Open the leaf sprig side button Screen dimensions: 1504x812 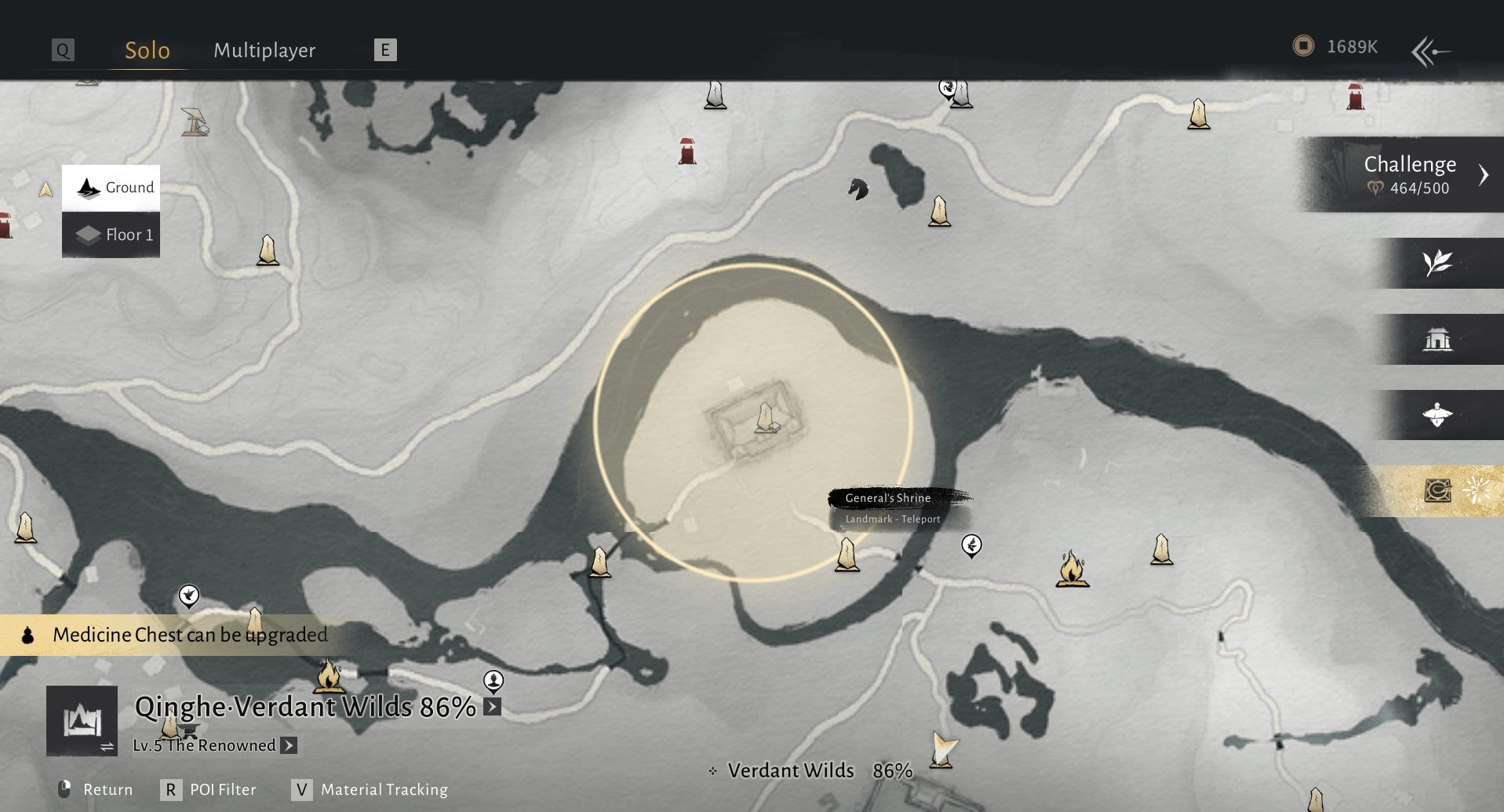point(1437,263)
